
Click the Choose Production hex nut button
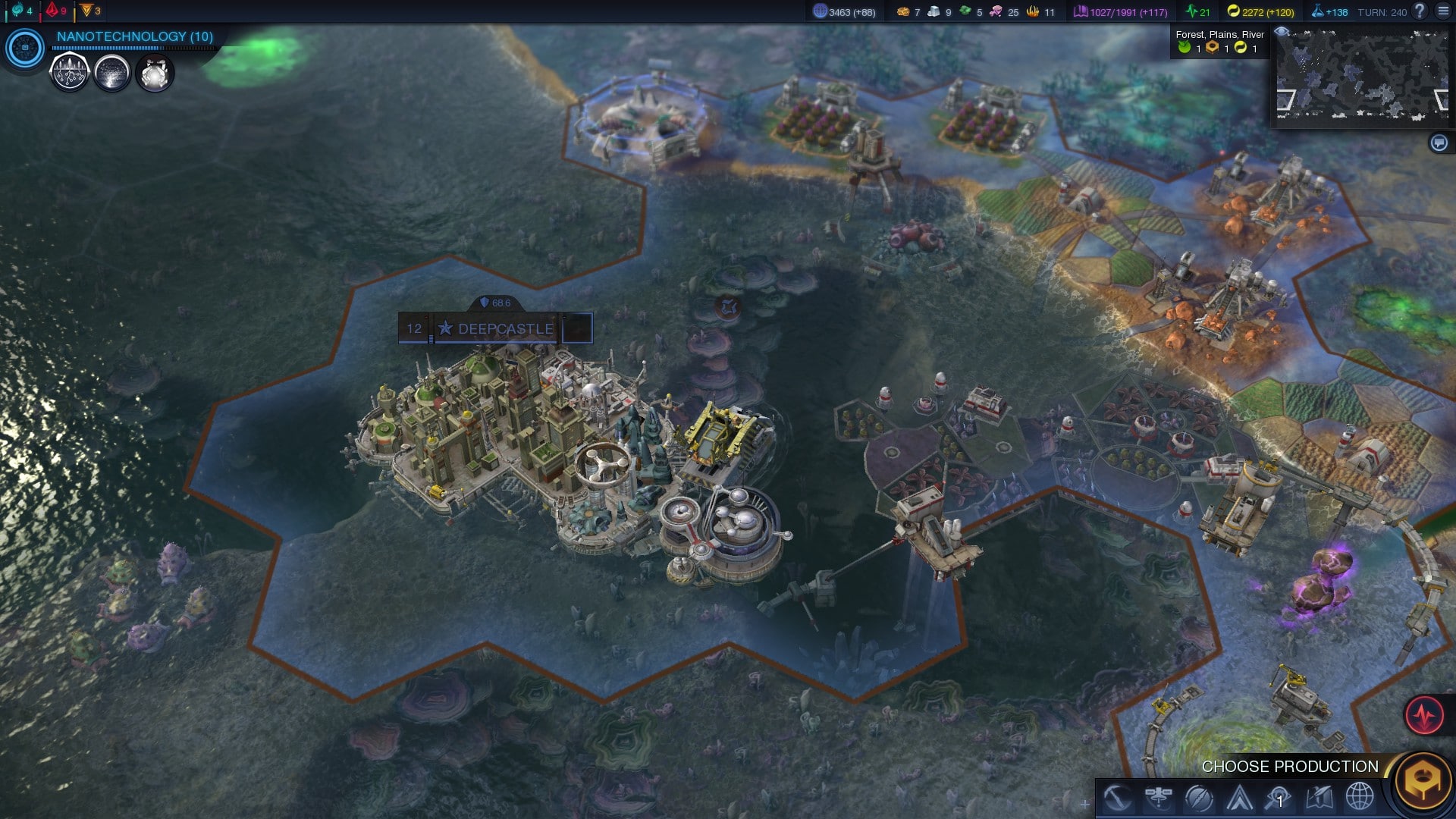coord(1423,780)
